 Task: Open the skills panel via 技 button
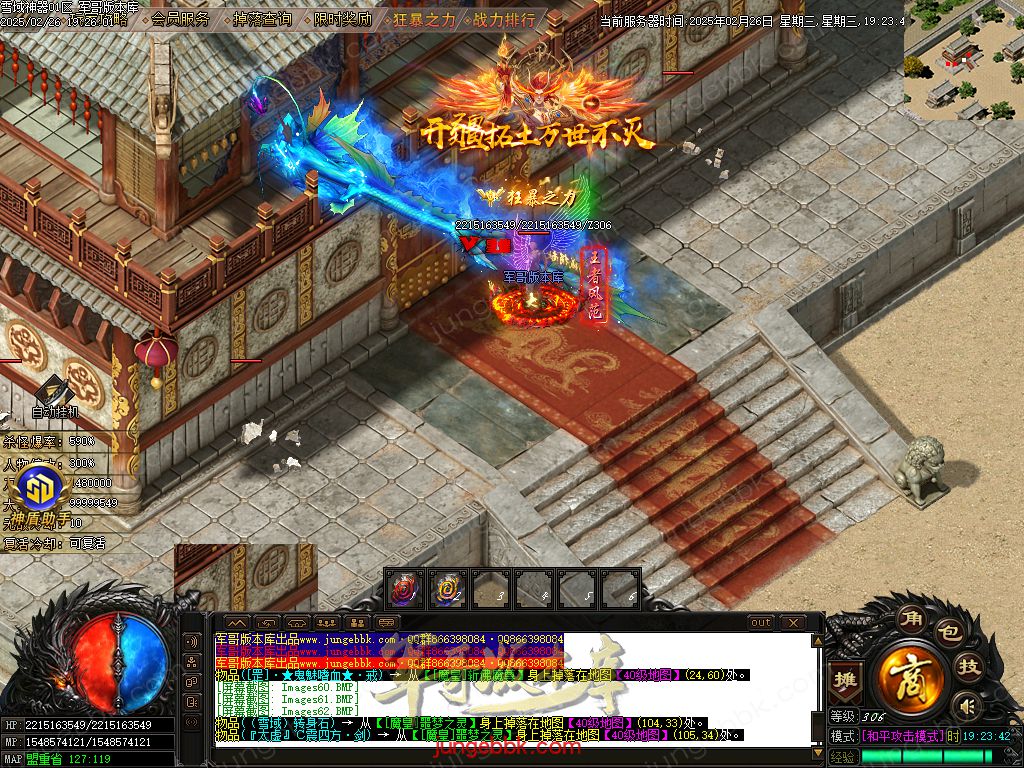[969, 667]
